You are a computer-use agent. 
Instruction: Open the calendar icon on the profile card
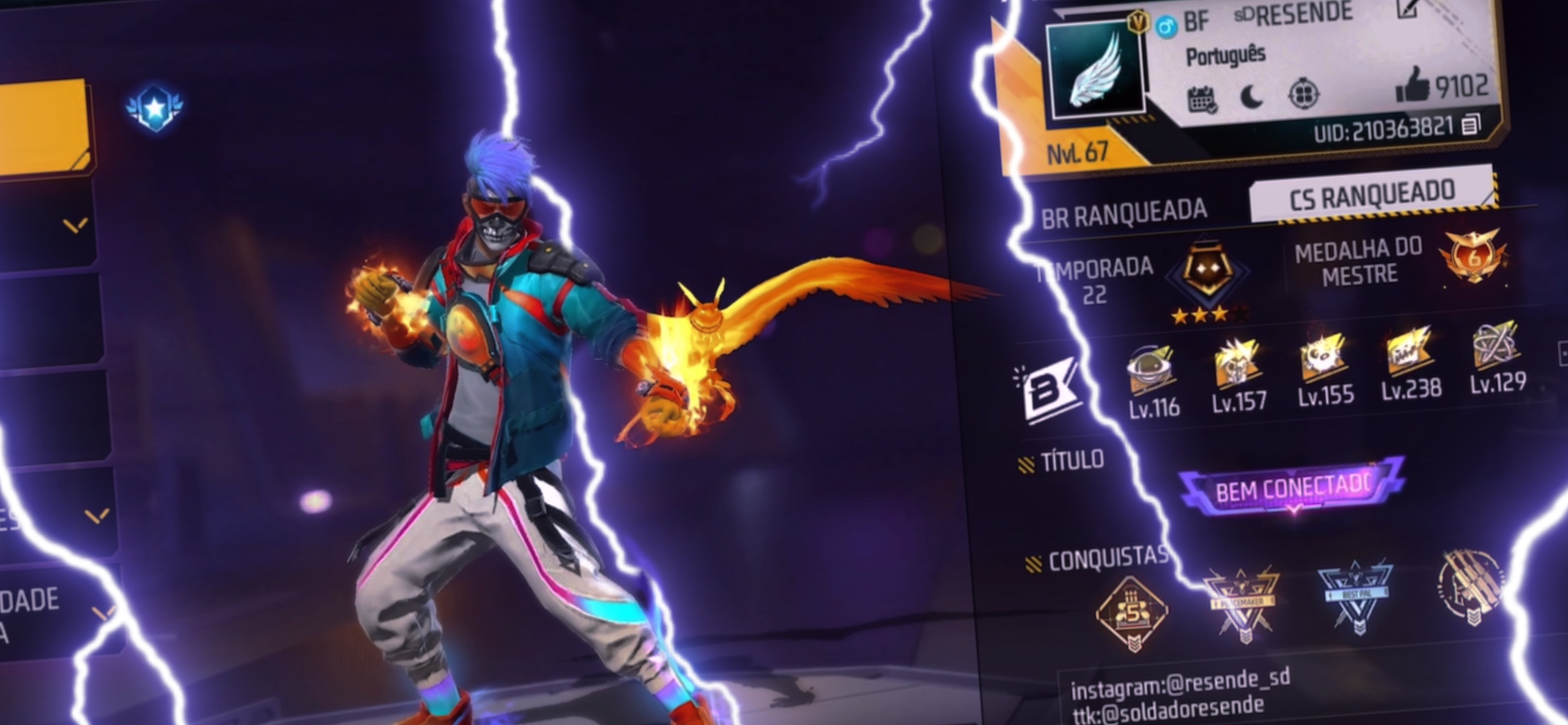click(x=1202, y=100)
